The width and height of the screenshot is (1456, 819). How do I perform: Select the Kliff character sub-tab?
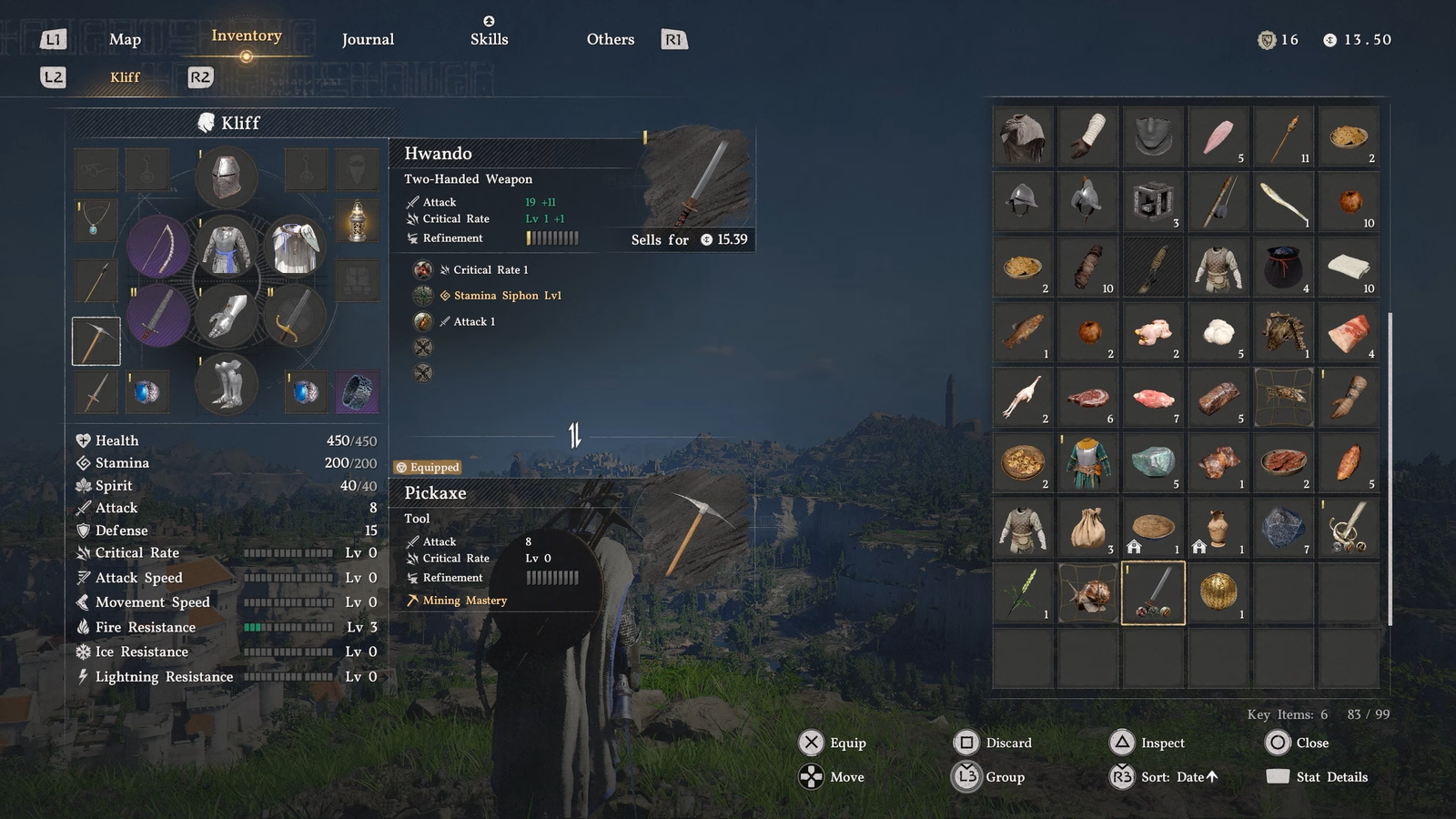point(125,77)
